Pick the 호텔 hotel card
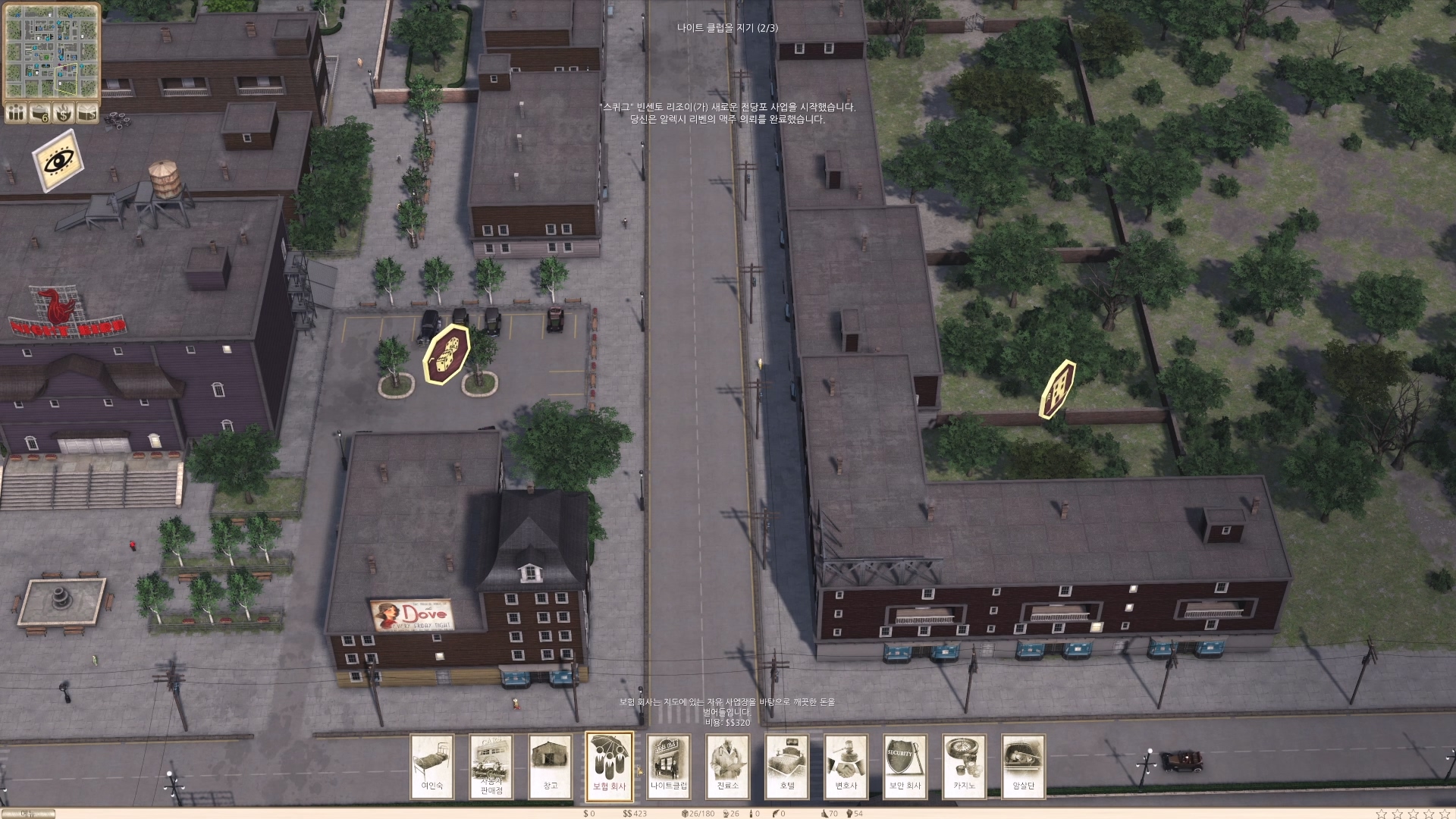This screenshot has width=1456, height=819. (786, 766)
